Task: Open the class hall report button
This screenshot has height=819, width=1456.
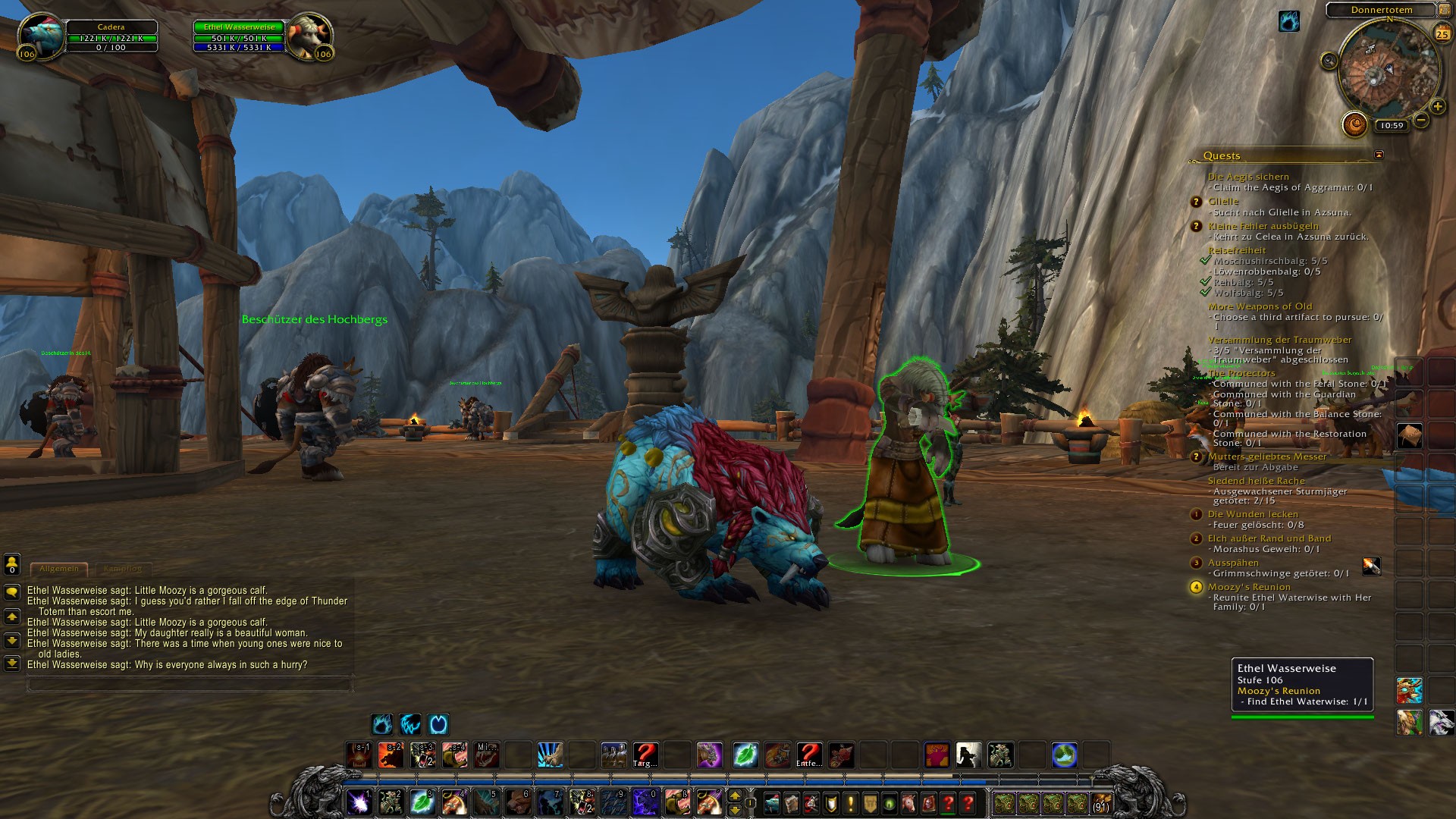Action: point(1354,124)
